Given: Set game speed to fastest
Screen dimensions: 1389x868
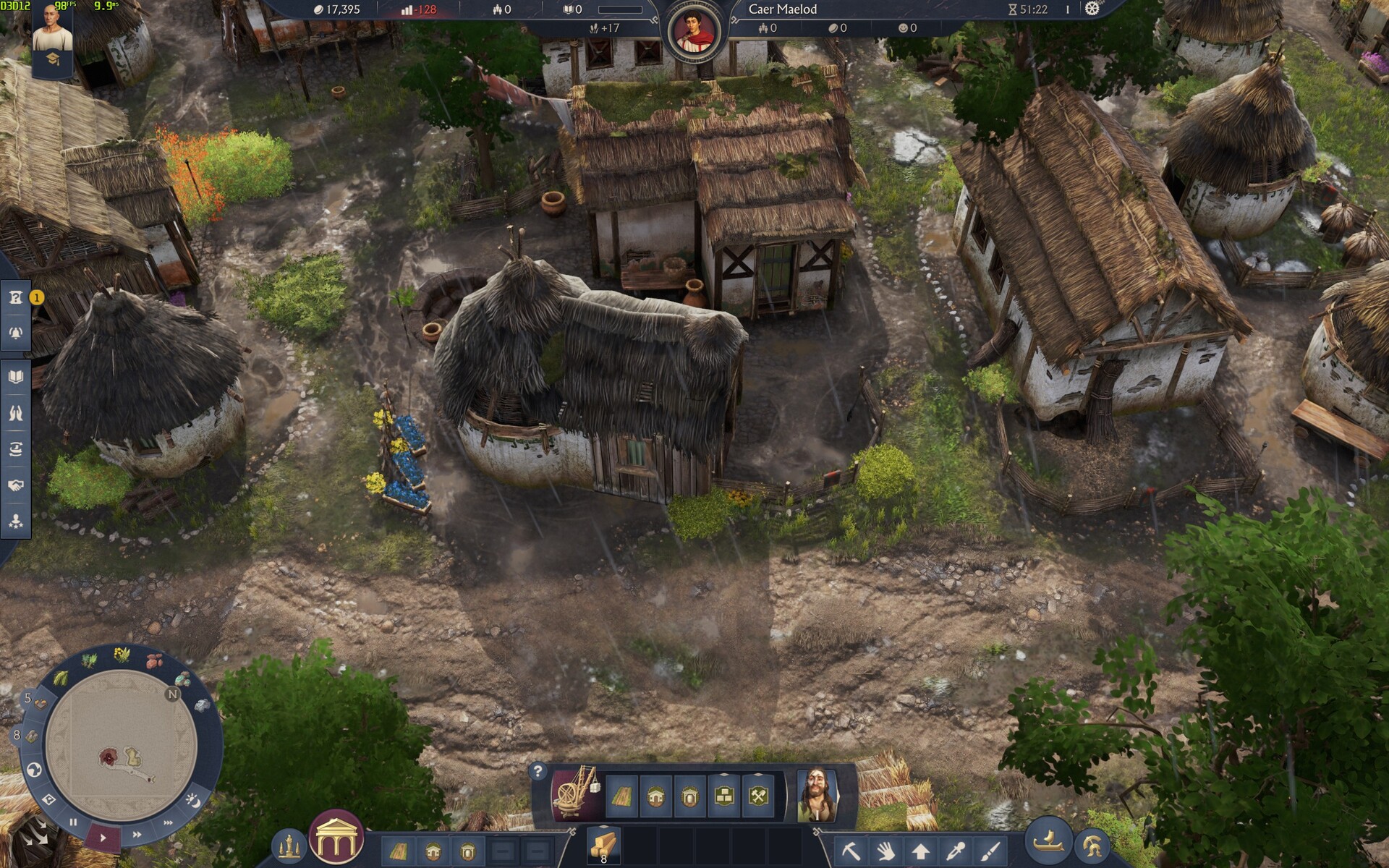Looking at the screenshot, I should pos(168,822).
